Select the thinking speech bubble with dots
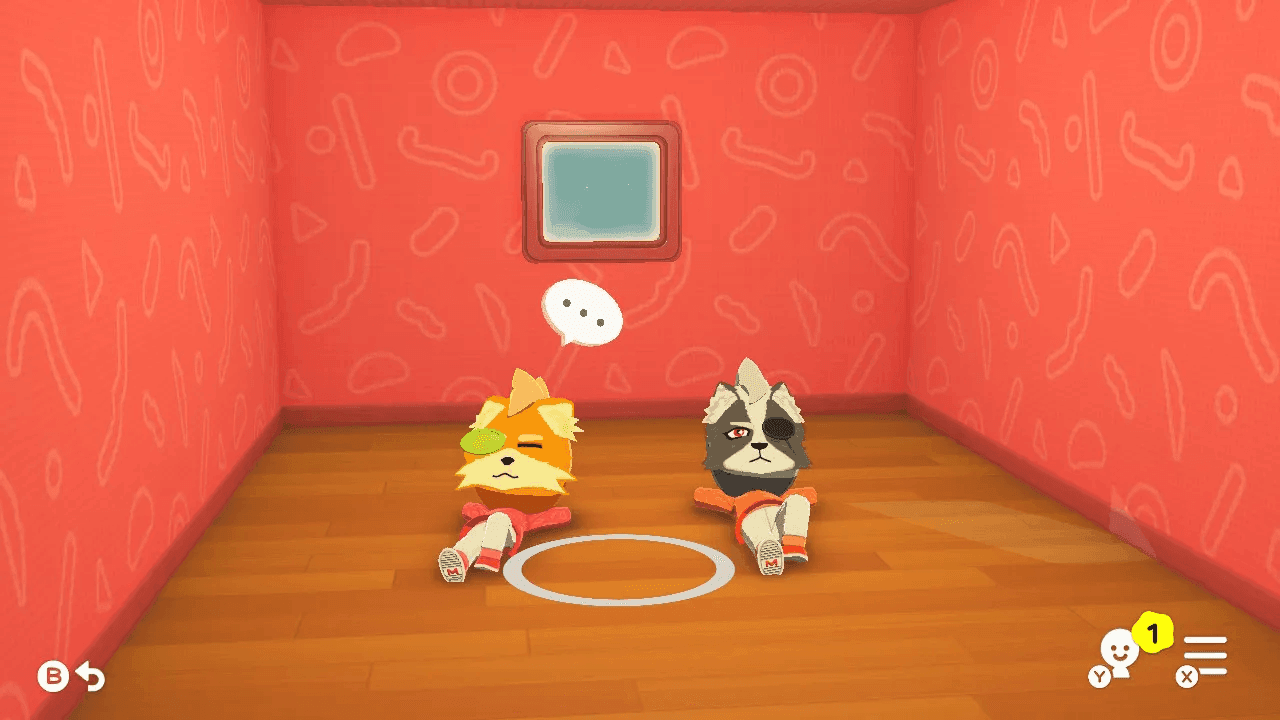The width and height of the screenshot is (1280, 720). [x=581, y=311]
